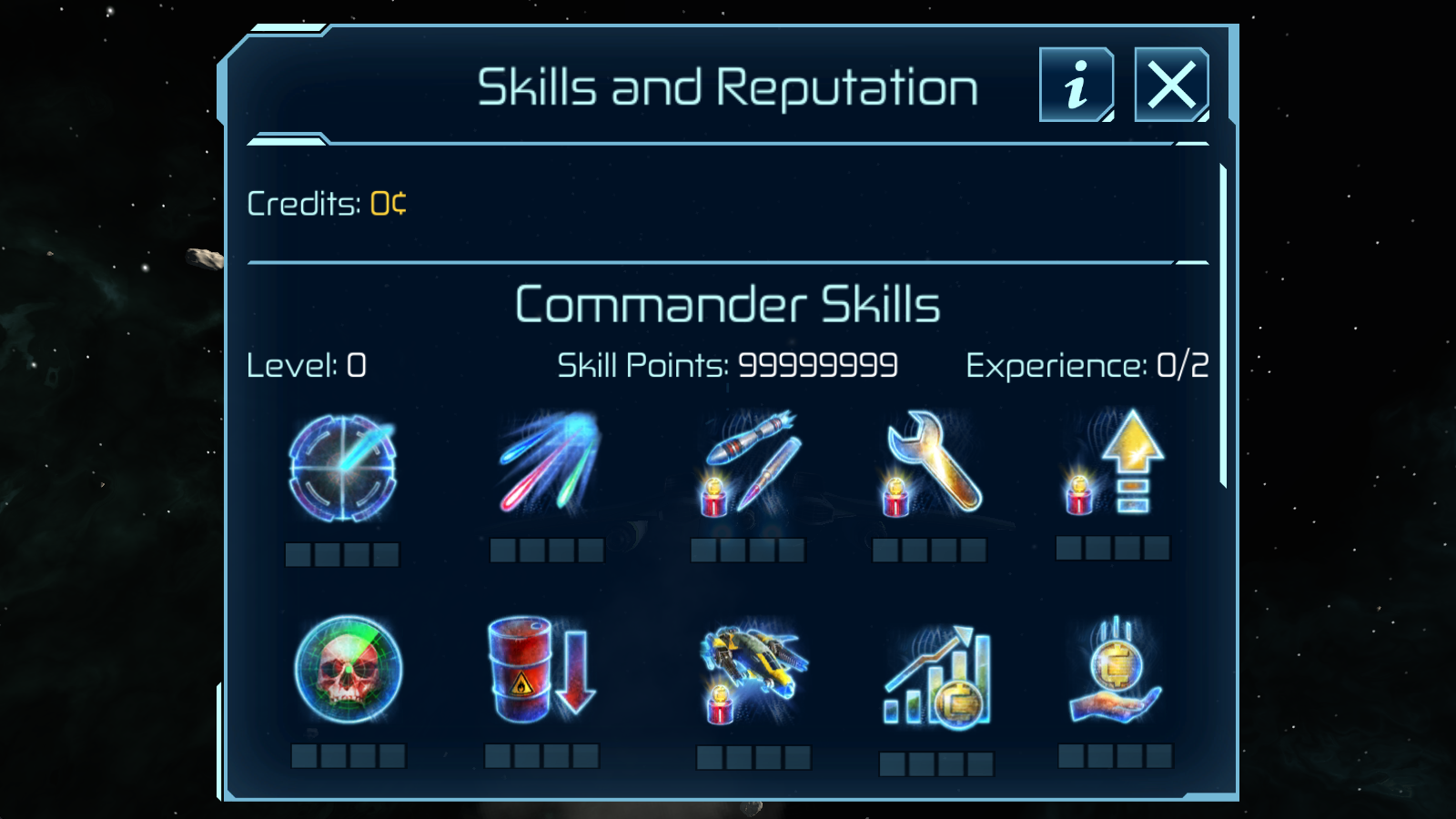Pick the golden upward arrow skill
1456x819 pixels.
1116,462
